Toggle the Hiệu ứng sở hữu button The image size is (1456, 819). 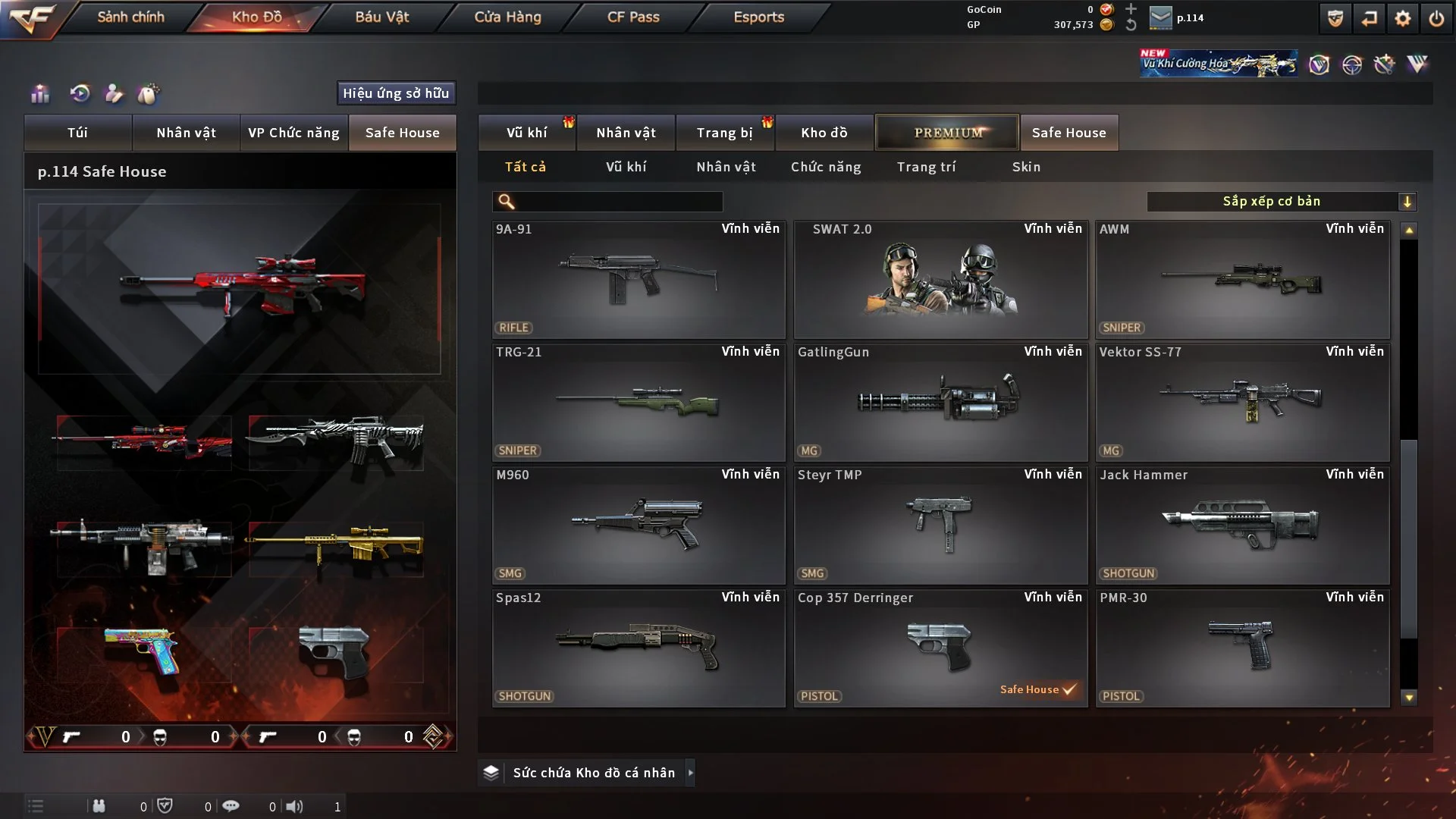[396, 93]
